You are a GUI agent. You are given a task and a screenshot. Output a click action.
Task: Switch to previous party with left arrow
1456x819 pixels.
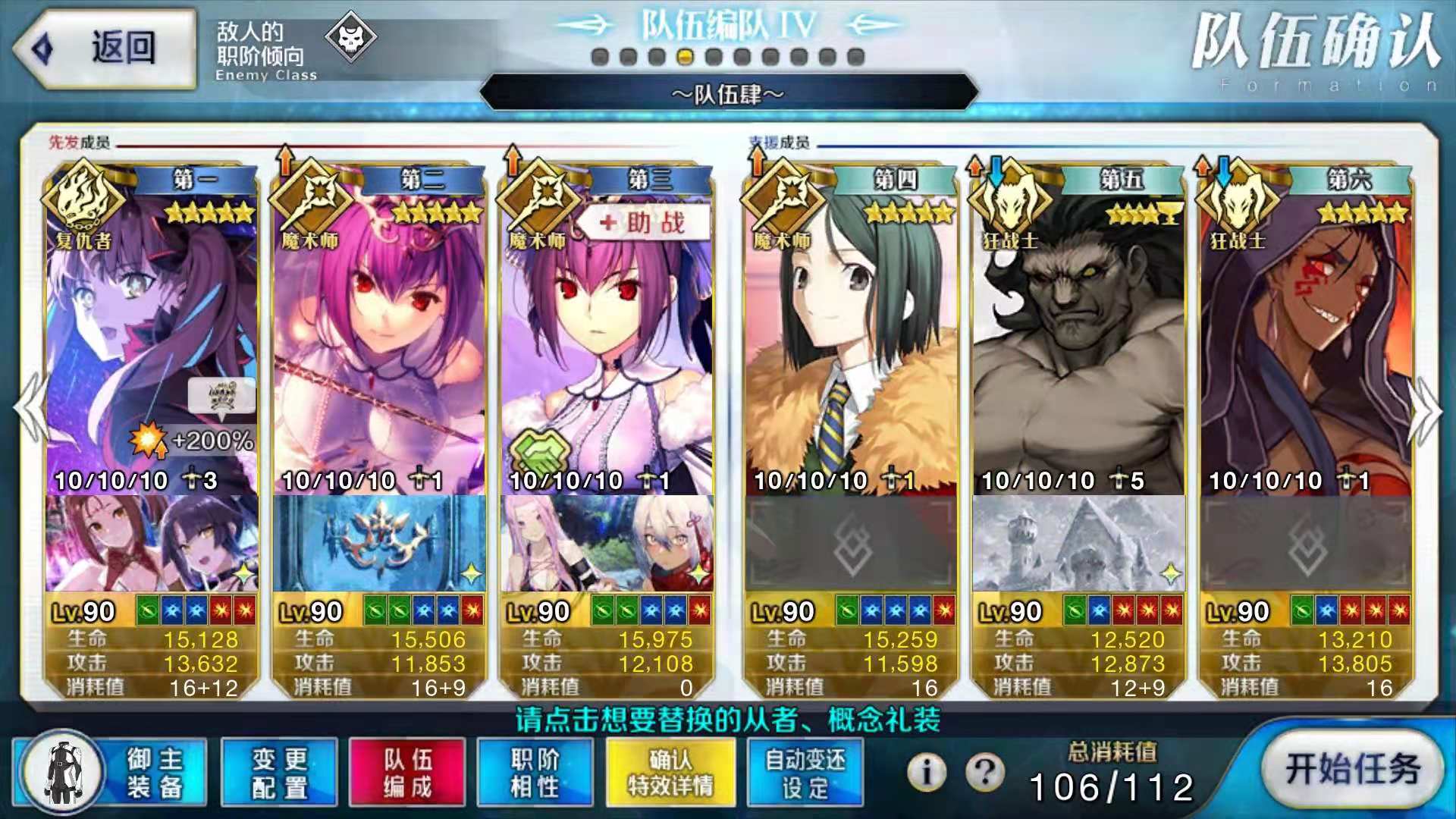point(32,408)
